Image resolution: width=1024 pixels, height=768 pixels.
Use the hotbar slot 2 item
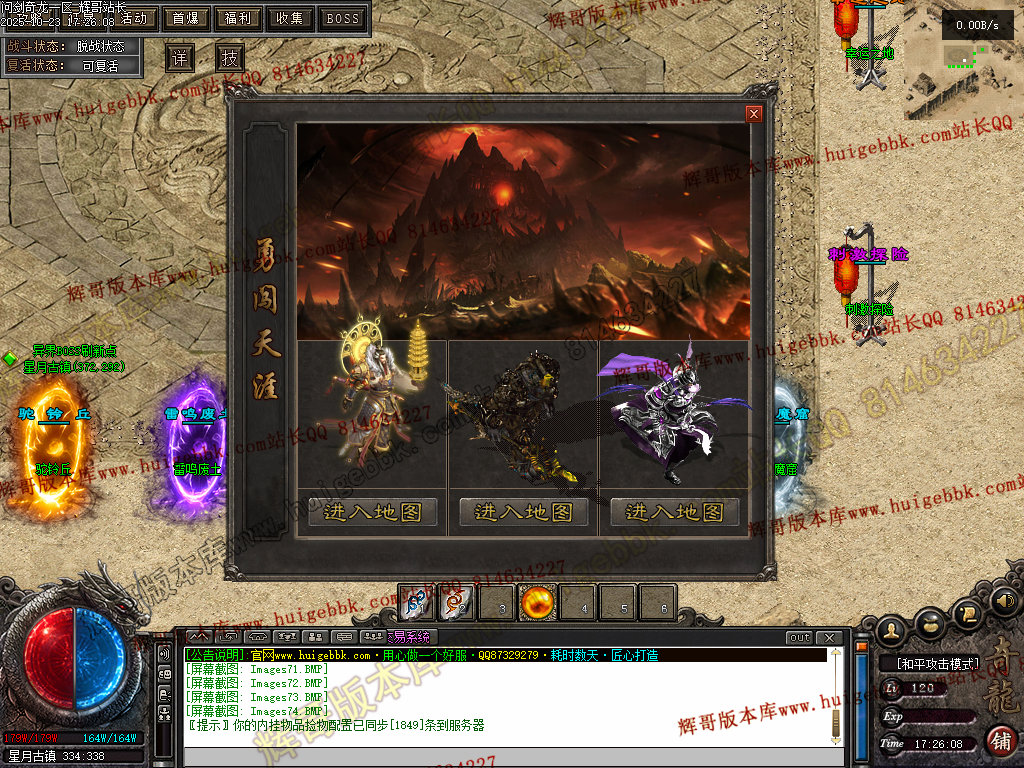coord(457,604)
